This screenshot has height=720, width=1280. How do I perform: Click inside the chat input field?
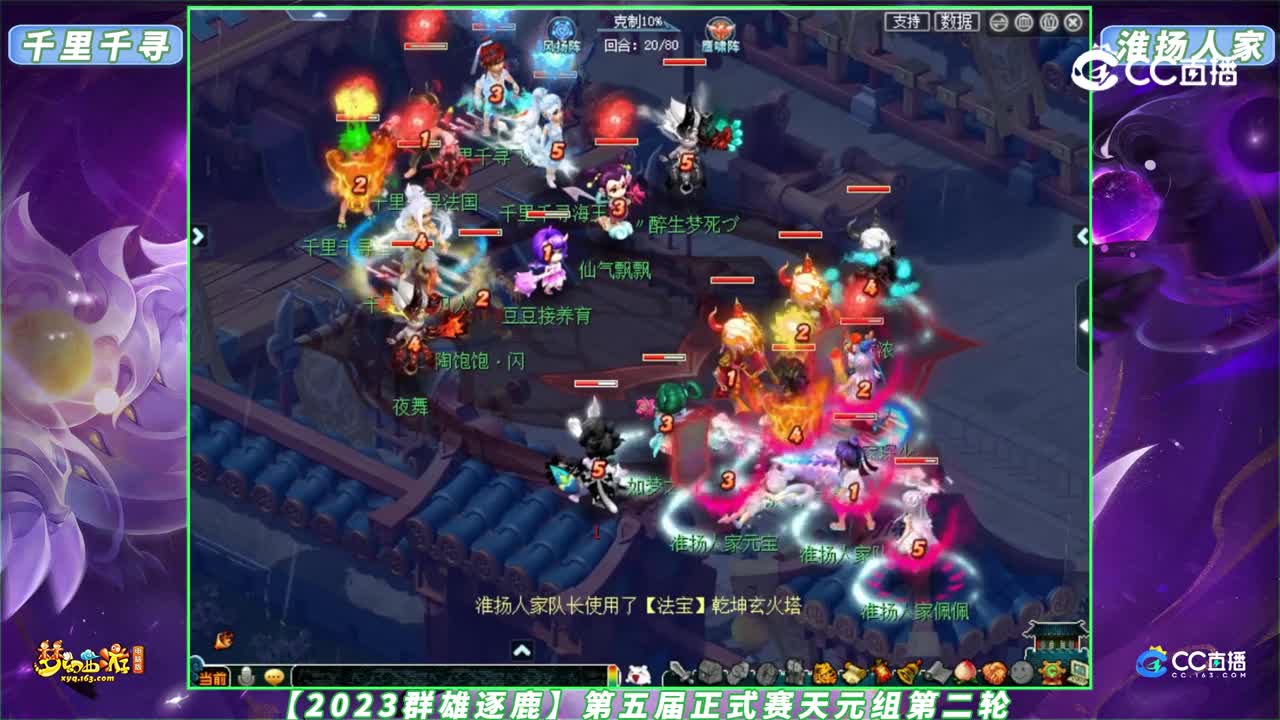[x=450, y=677]
